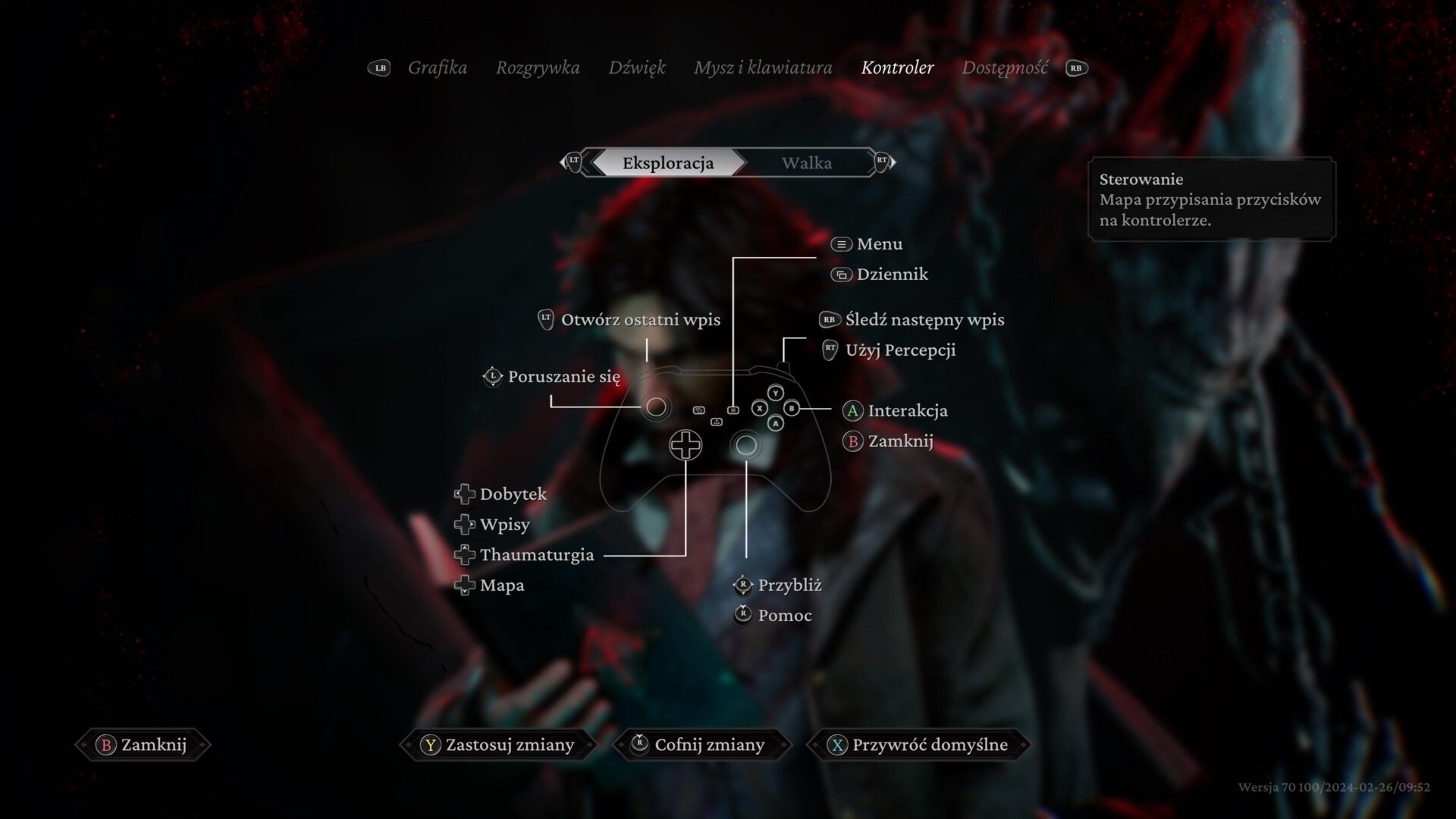Choose Cofnij zmiany to revert changes
This screenshot has width=1456, height=819.
698,745
